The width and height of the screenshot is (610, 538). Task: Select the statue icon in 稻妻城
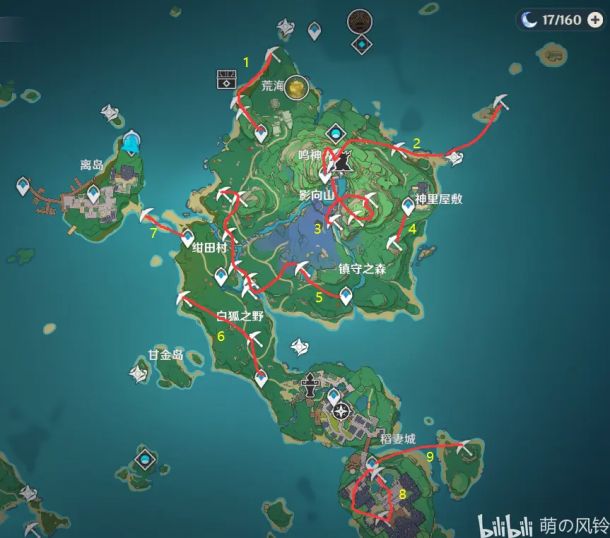coord(312,382)
